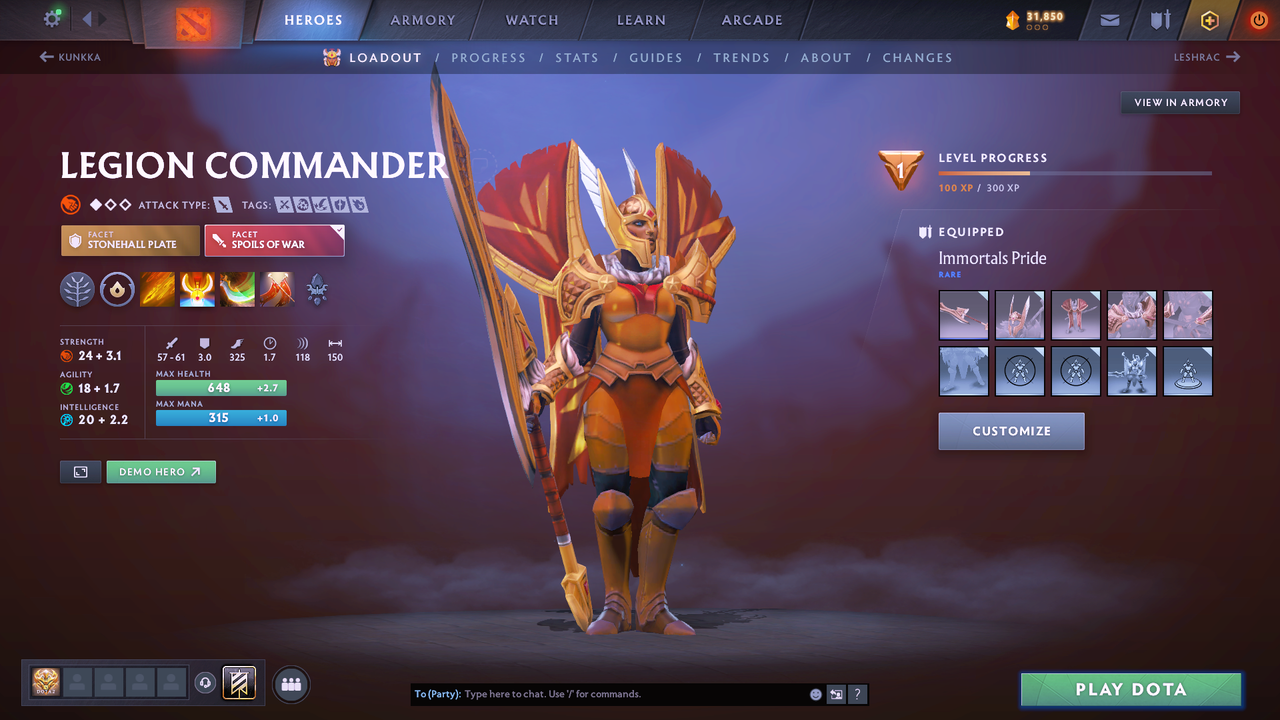Screen dimensions: 1280x720
Task: Switch to the STATS tab
Action: coord(577,57)
